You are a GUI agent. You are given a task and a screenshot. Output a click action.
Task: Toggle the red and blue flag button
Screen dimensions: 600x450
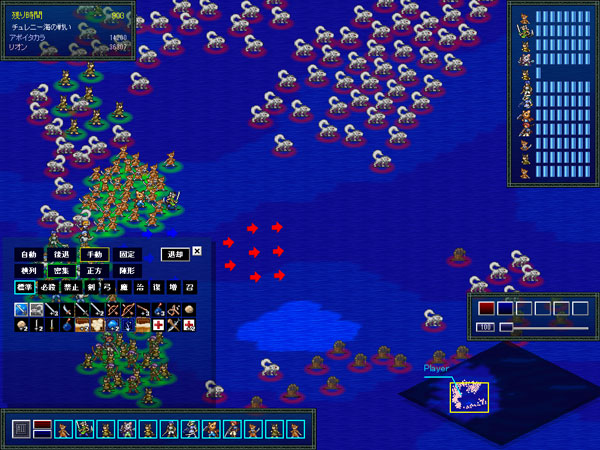click(x=42, y=429)
